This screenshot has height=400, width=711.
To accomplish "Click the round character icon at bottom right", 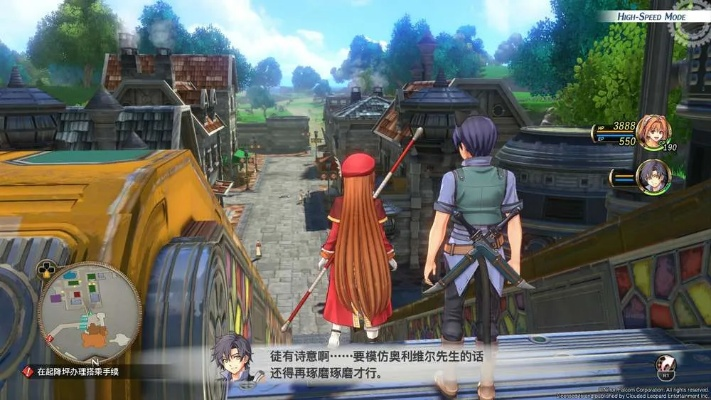I will [x=666, y=366].
